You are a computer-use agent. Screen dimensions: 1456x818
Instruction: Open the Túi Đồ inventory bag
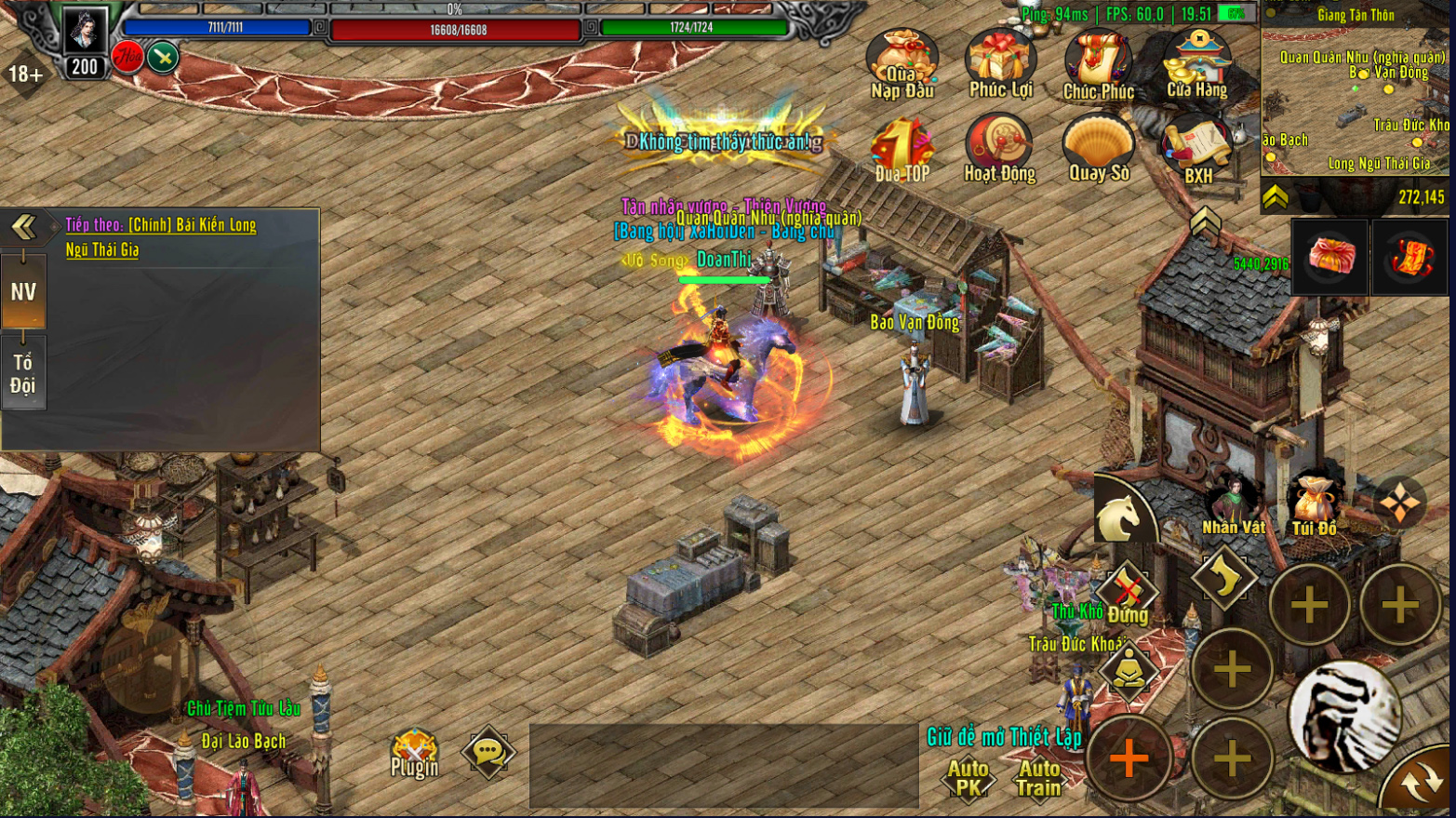click(x=1314, y=505)
